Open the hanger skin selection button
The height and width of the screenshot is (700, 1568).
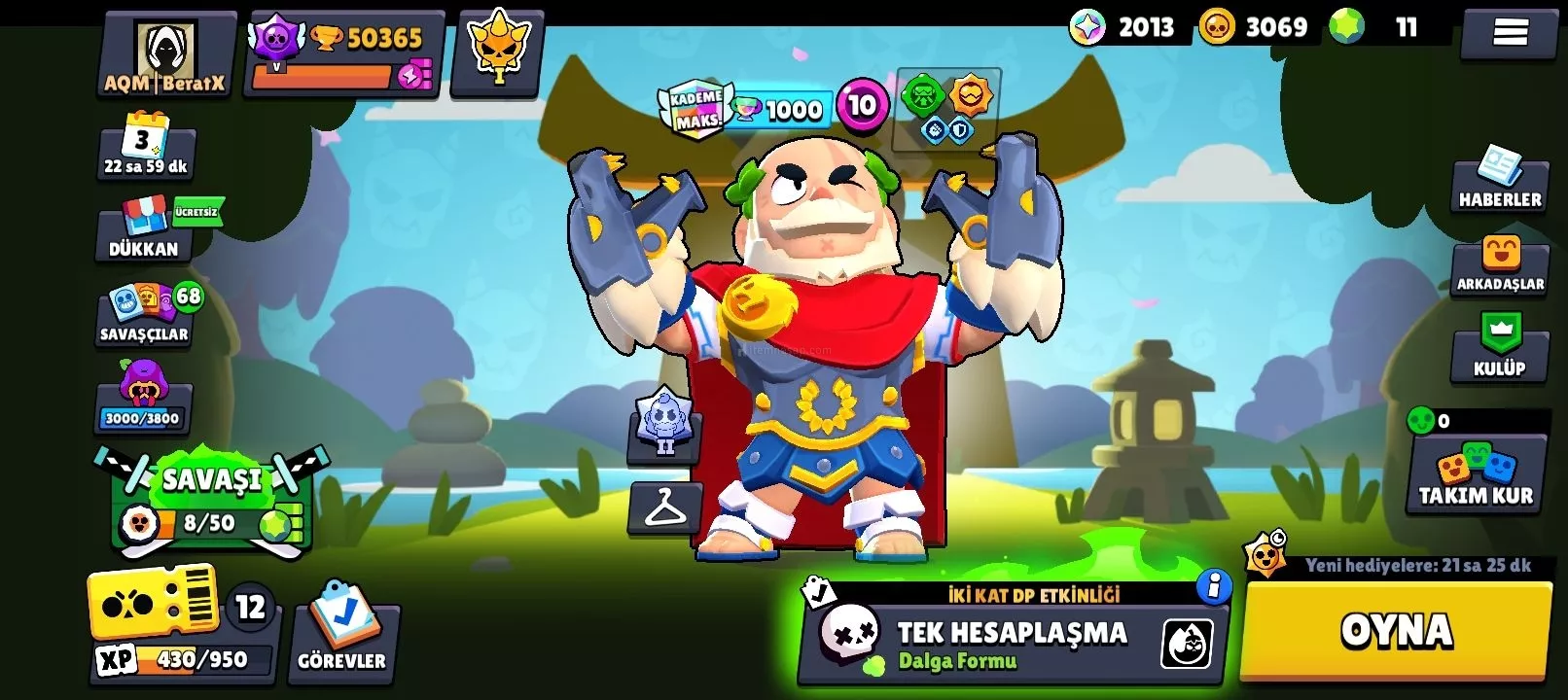tap(664, 507)
